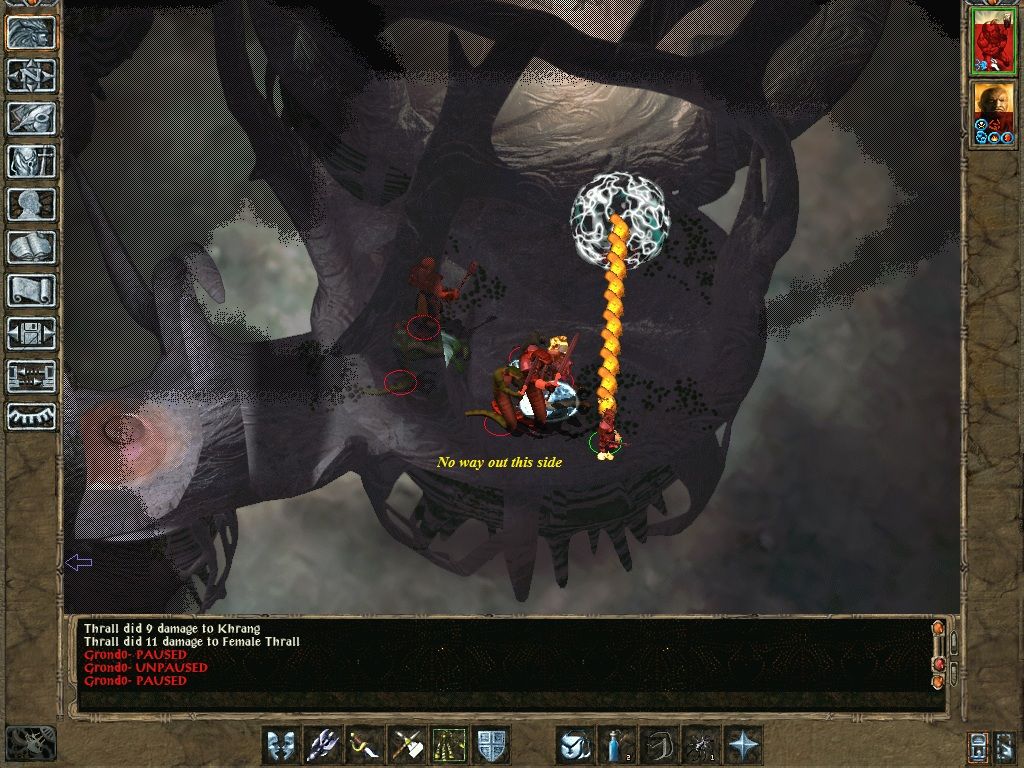Open the area map with the compass icon
Image resolution: width=1024 pixels, height=768 pixels.
tap(31, 75)
